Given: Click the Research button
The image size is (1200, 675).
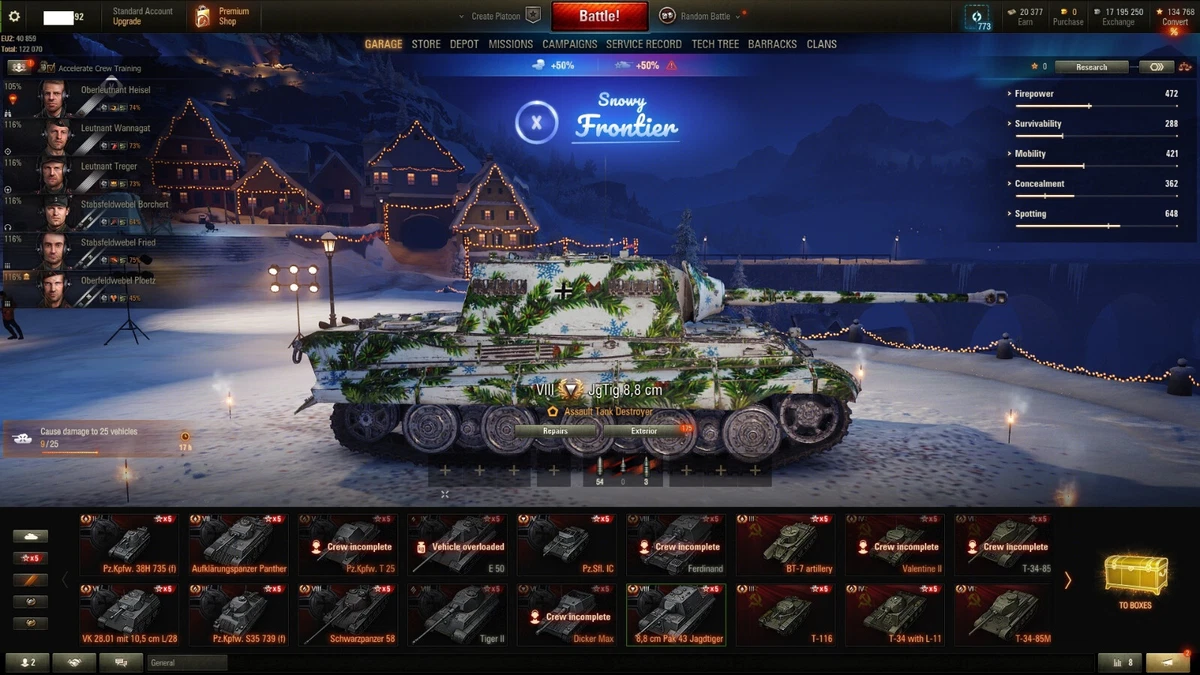Looking at the screenshot, I should click(1091, 67).
